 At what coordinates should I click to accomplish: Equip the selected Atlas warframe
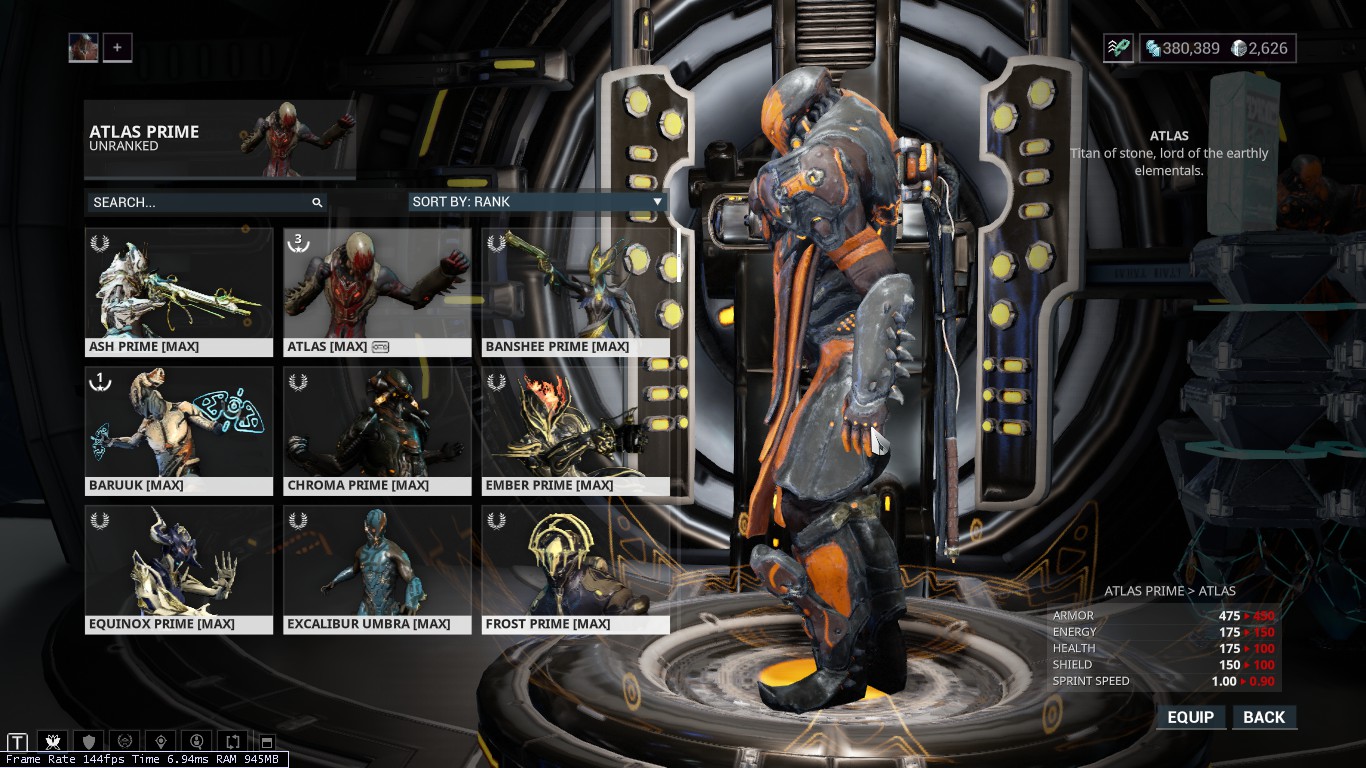click(x=1190, y=717)
